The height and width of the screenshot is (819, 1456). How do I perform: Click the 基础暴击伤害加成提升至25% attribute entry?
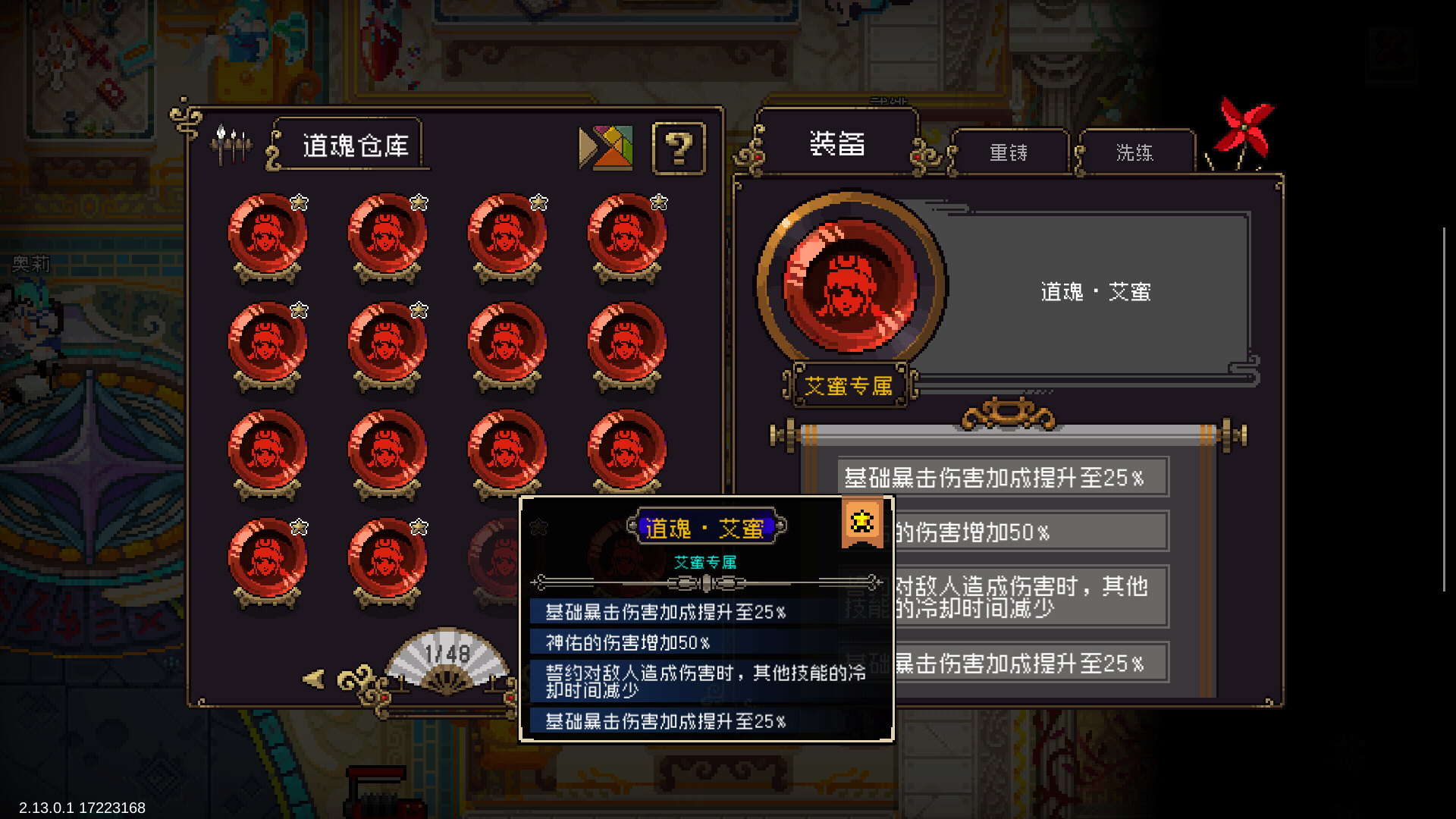point(1003,477)
